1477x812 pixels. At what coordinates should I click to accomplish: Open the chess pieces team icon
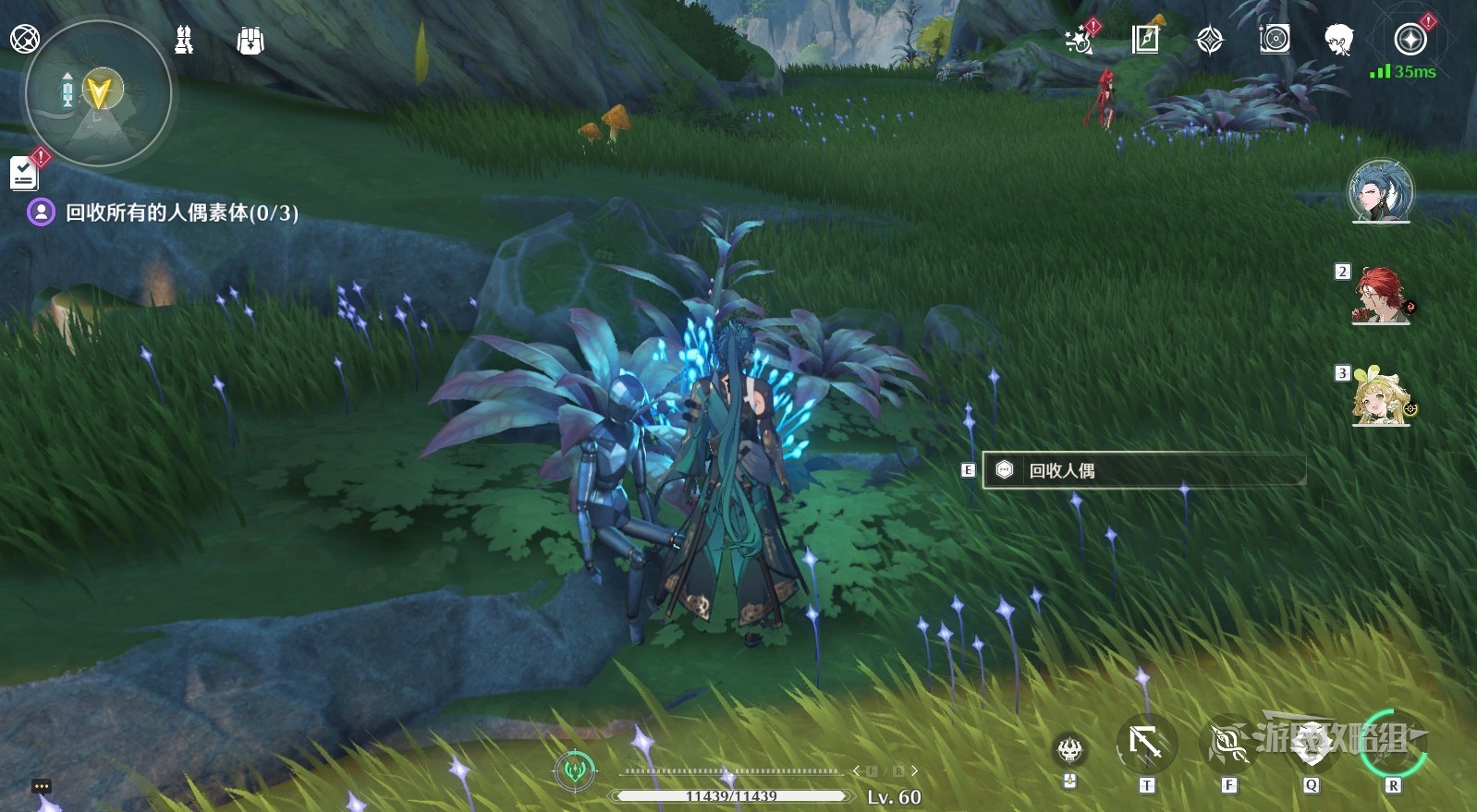pyautogui.click(x=184, y=40)
